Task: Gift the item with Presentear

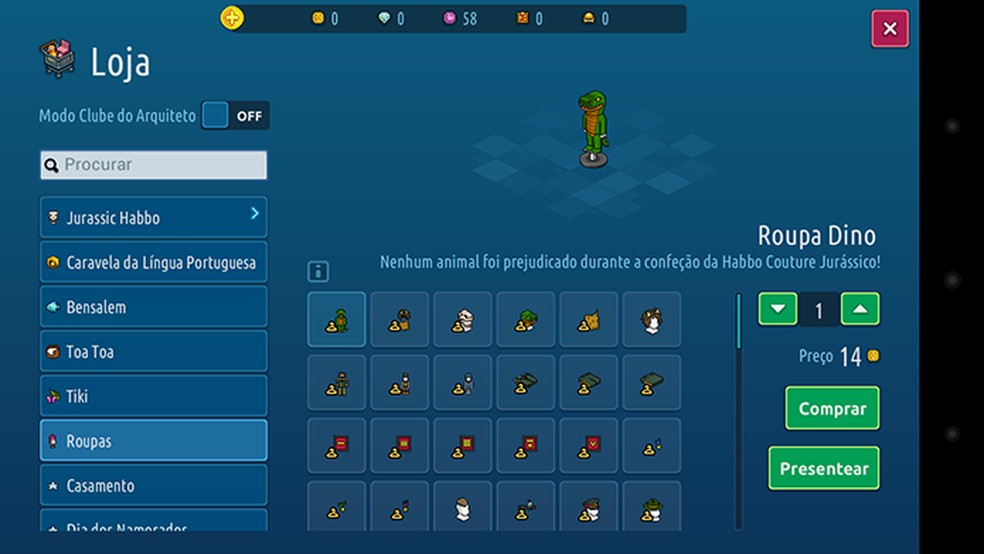Action: [x=824, y=468]
